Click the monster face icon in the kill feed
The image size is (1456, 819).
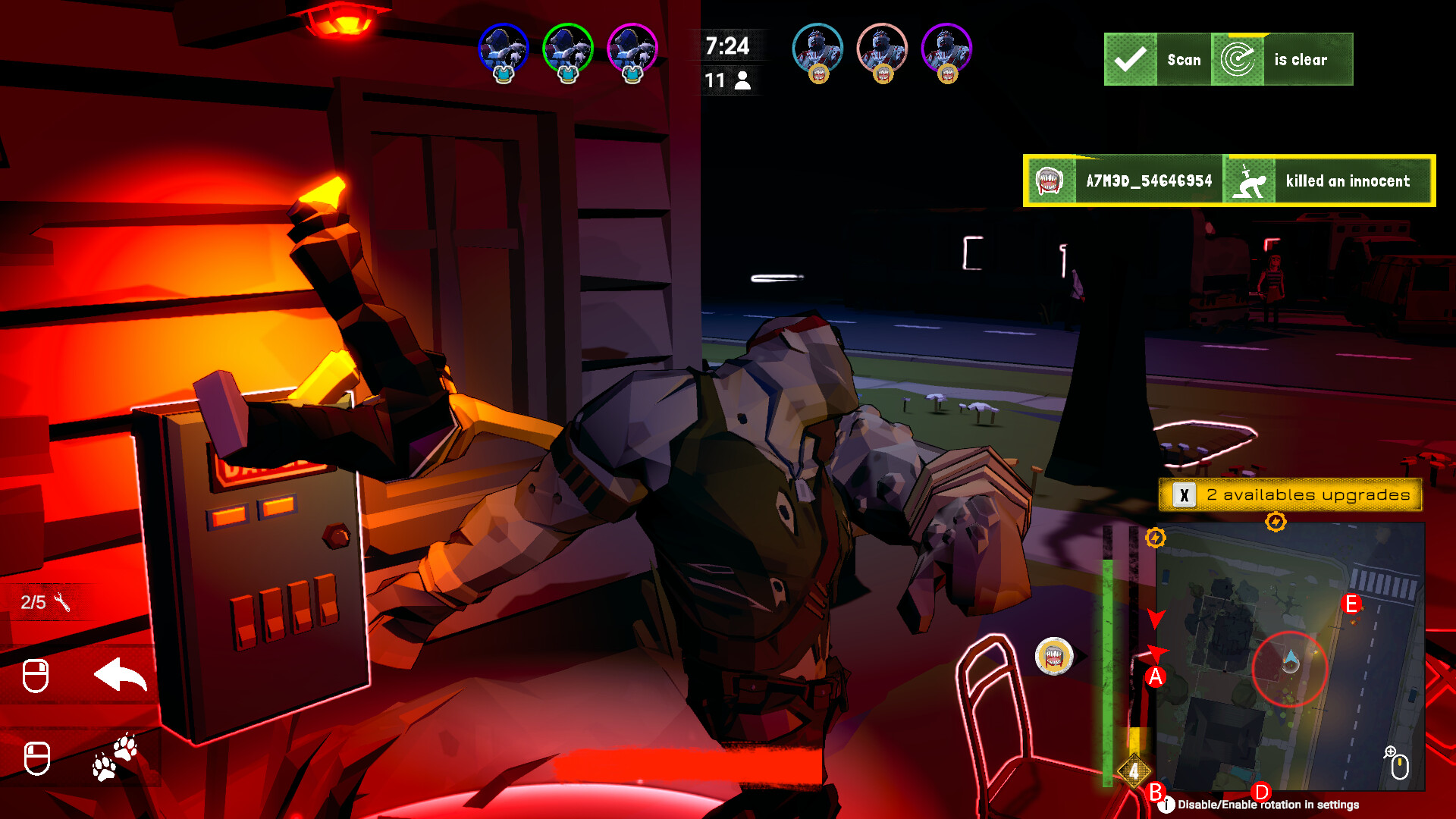pyautogui.click(x=1052, y=181)
